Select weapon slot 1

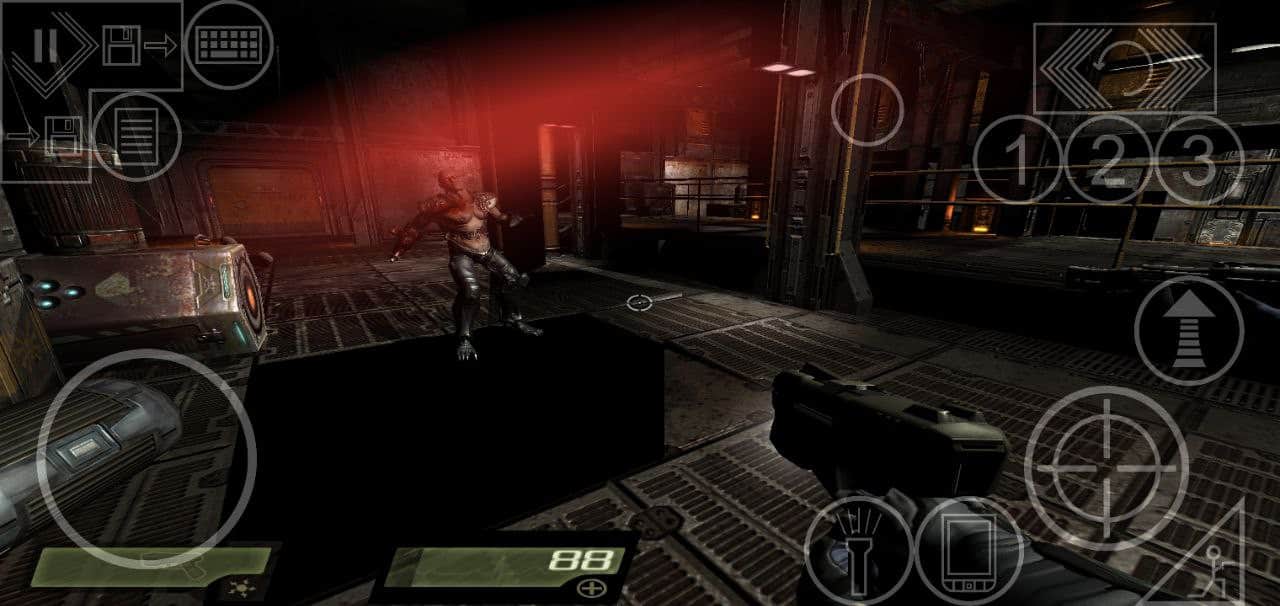point(1017,160)
